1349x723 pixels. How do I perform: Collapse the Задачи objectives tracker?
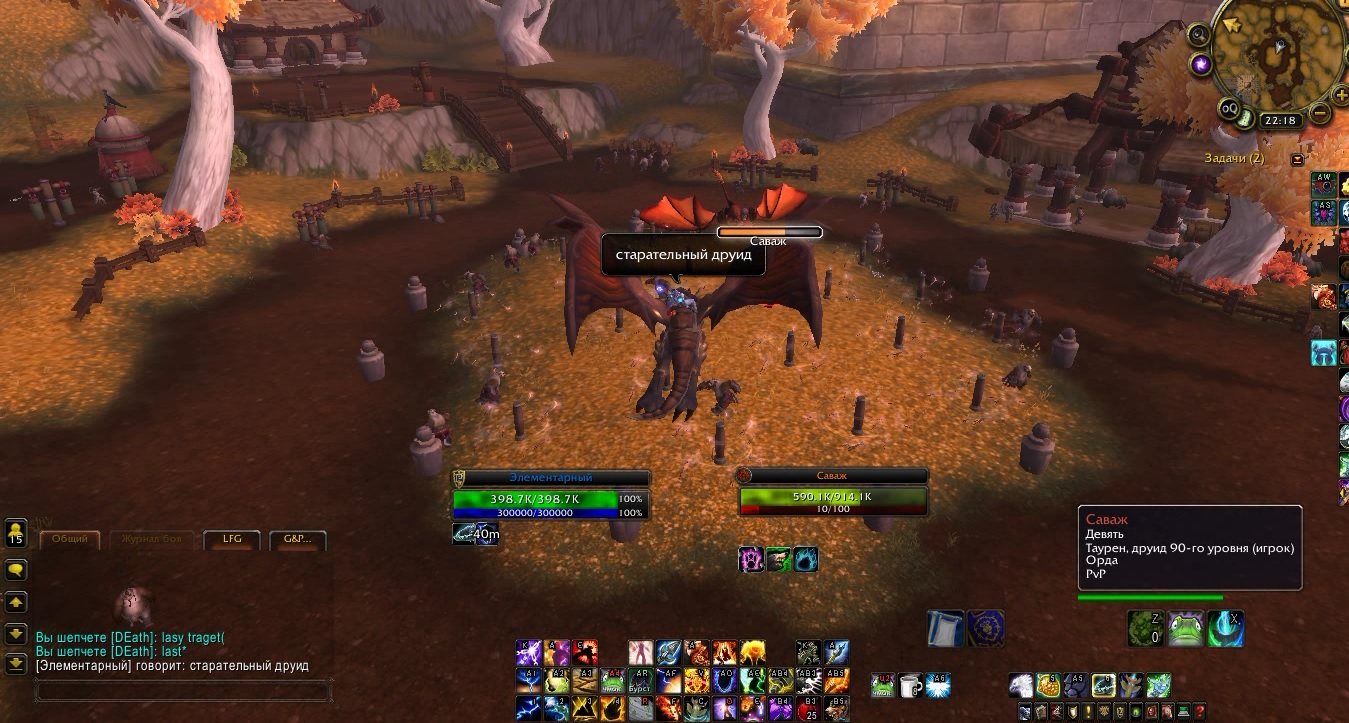click(x=1298, y=159)
